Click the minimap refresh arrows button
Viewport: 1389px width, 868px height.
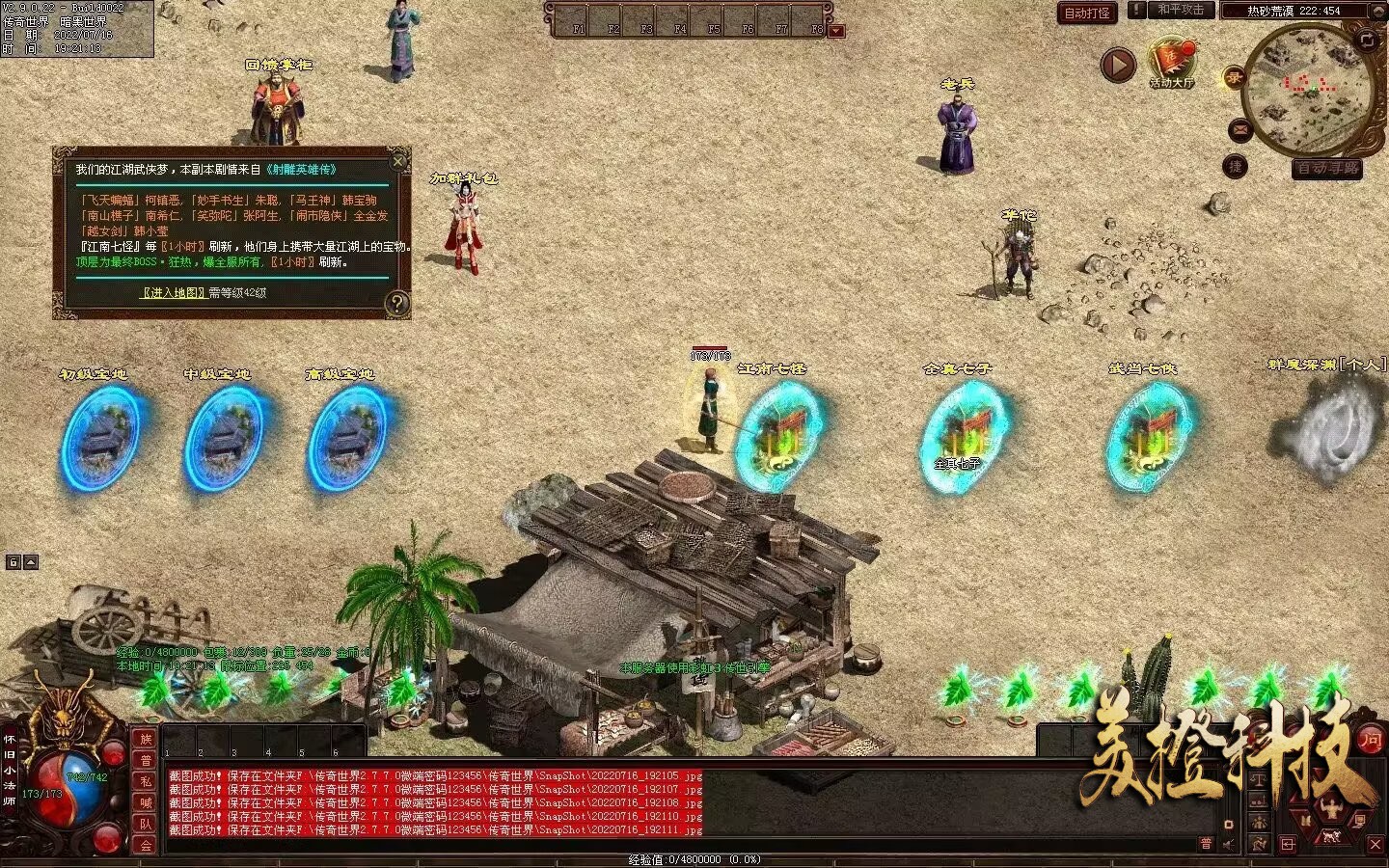click(x=1367, y=41)
